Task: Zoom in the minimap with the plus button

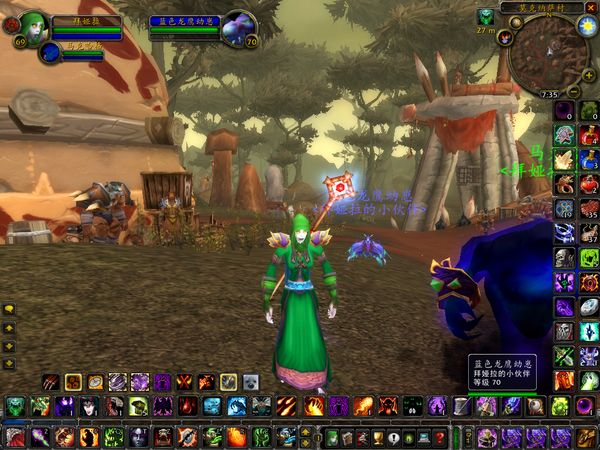Action: pyautogui.click(x=588, y=76)
